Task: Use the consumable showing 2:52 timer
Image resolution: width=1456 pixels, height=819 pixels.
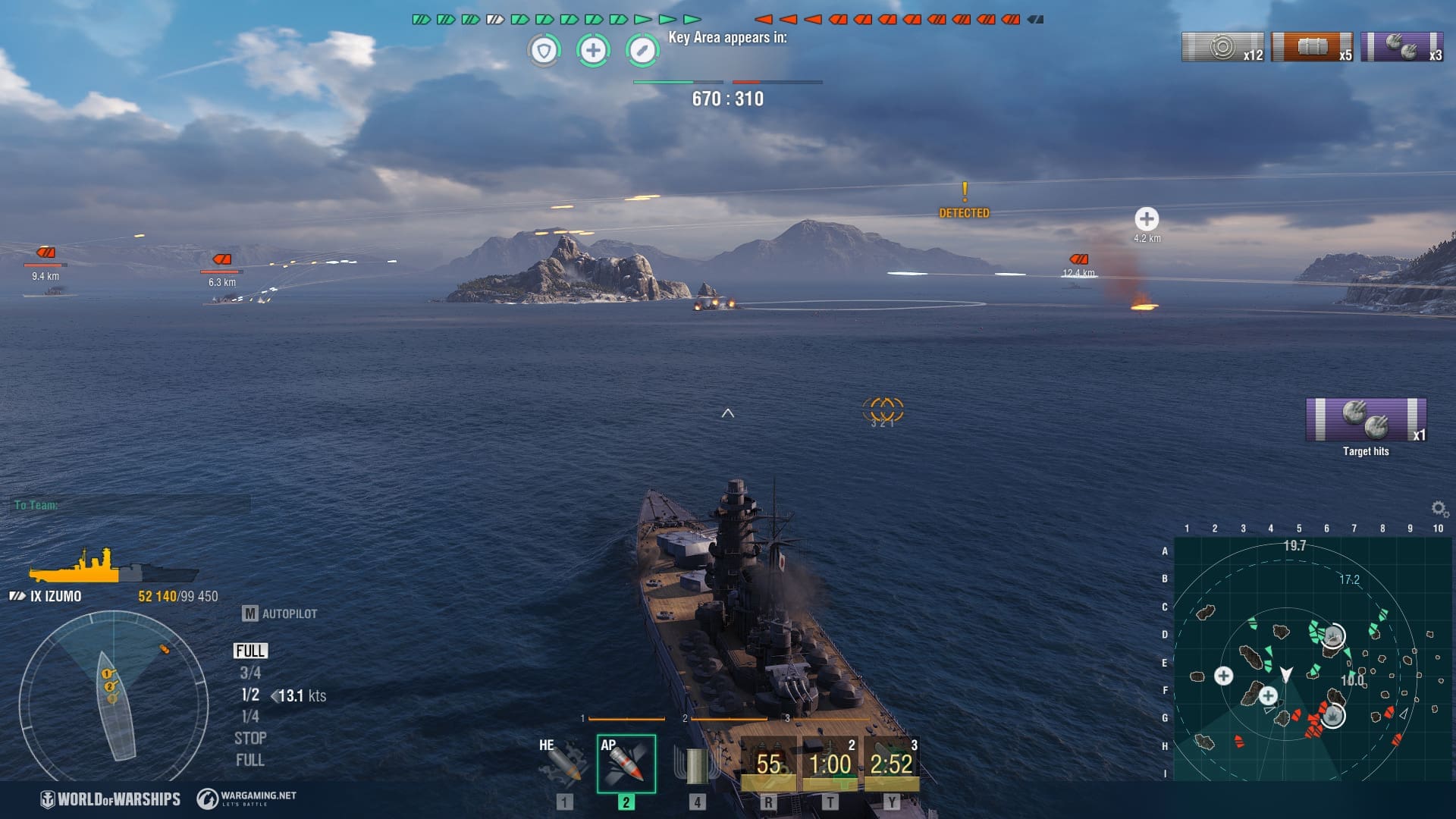Action: (891, 764)
